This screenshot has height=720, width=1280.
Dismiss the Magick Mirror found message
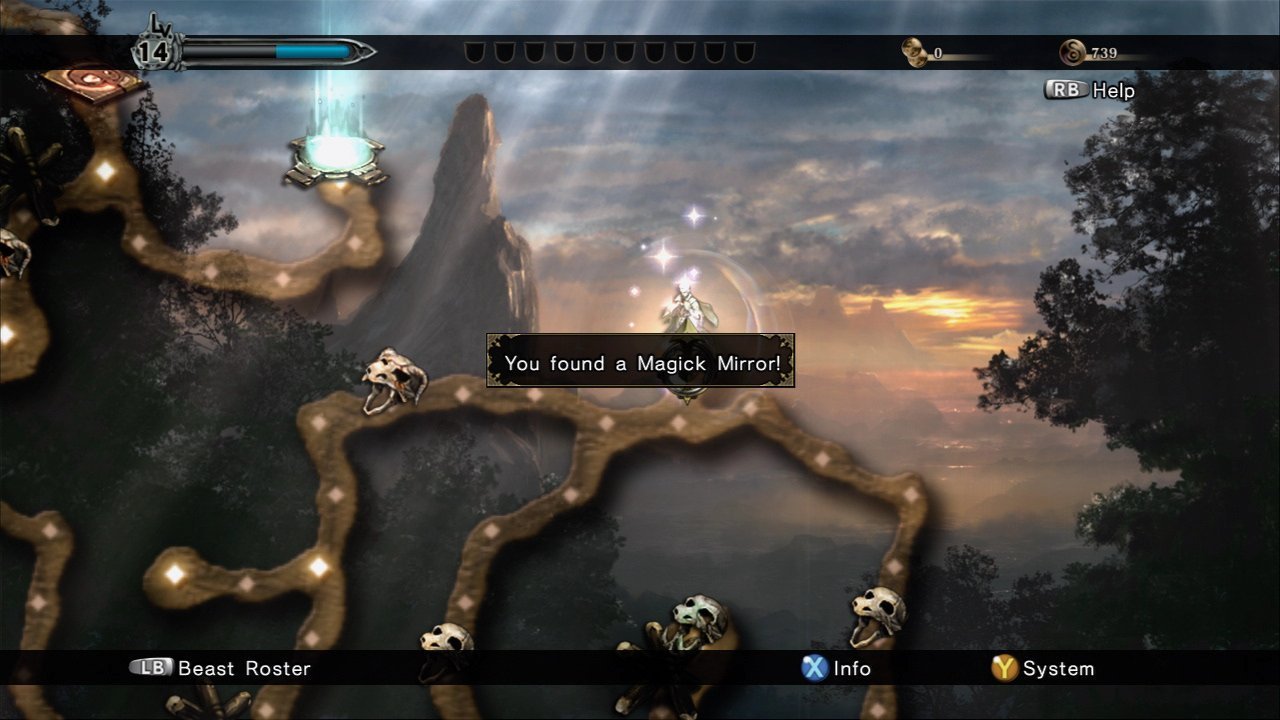640,362
